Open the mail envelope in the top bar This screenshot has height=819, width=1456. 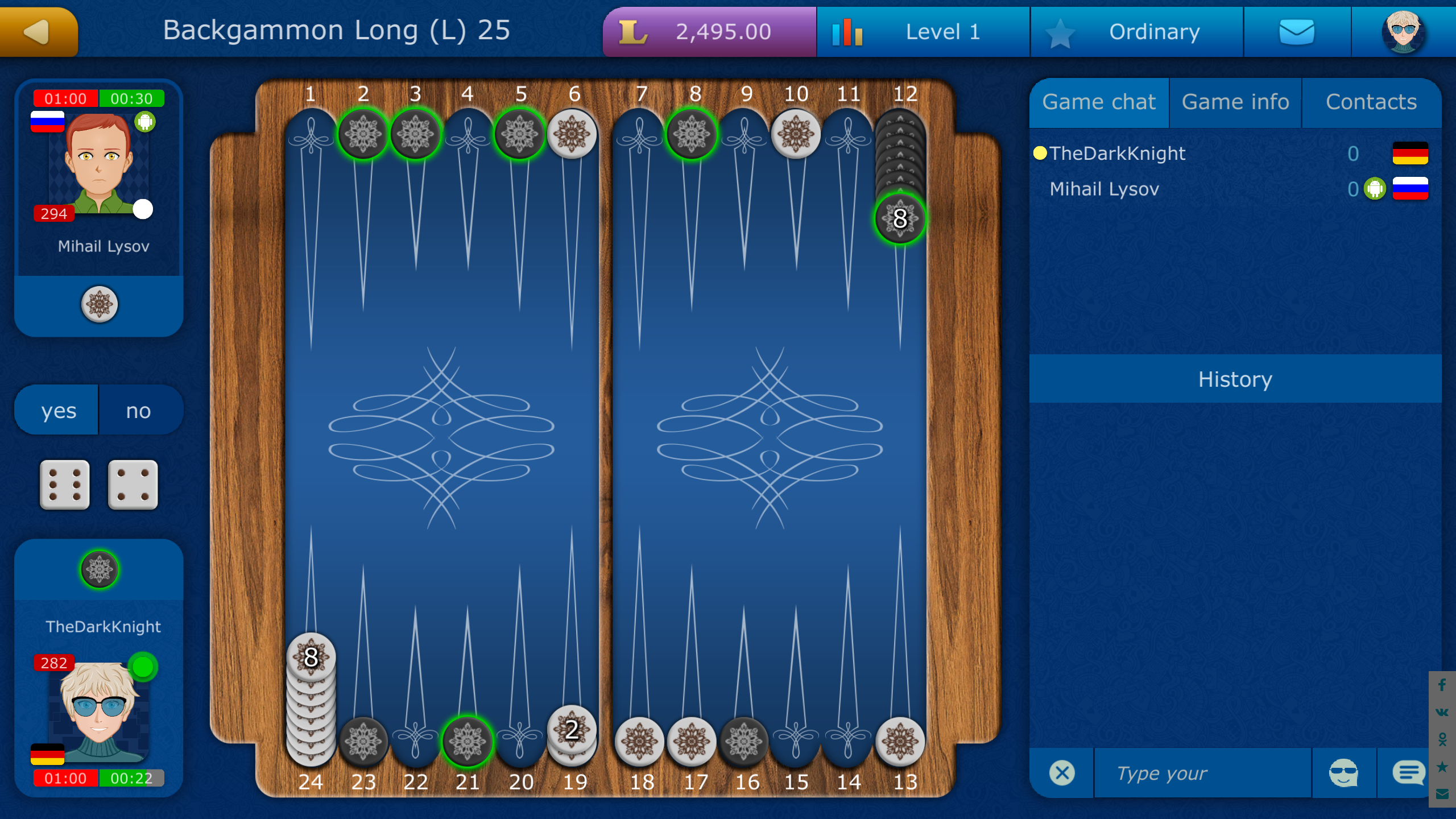click(x=1298, y=31)
